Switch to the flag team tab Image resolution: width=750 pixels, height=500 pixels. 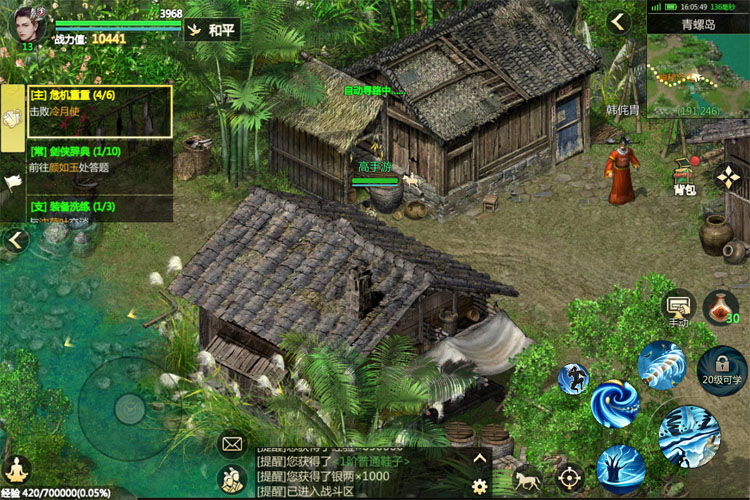(14, 182)
